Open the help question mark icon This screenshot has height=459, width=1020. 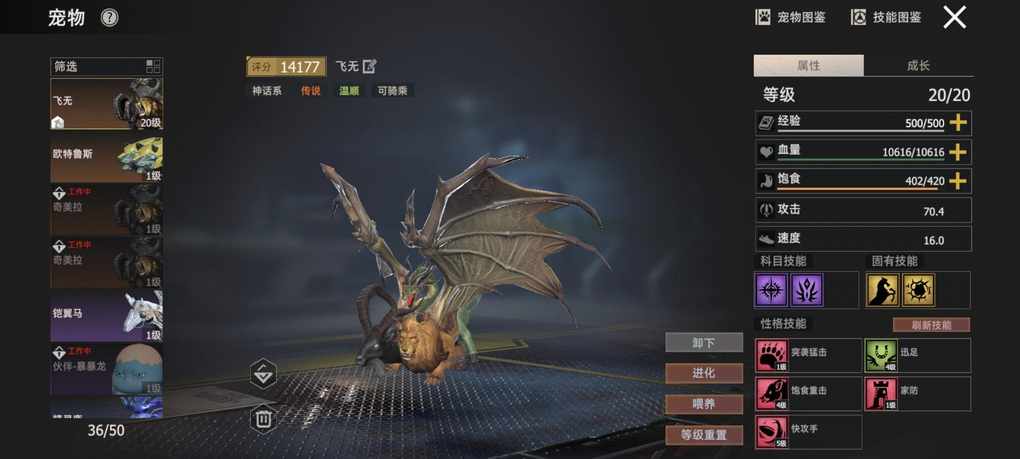(x=110, y=17)
